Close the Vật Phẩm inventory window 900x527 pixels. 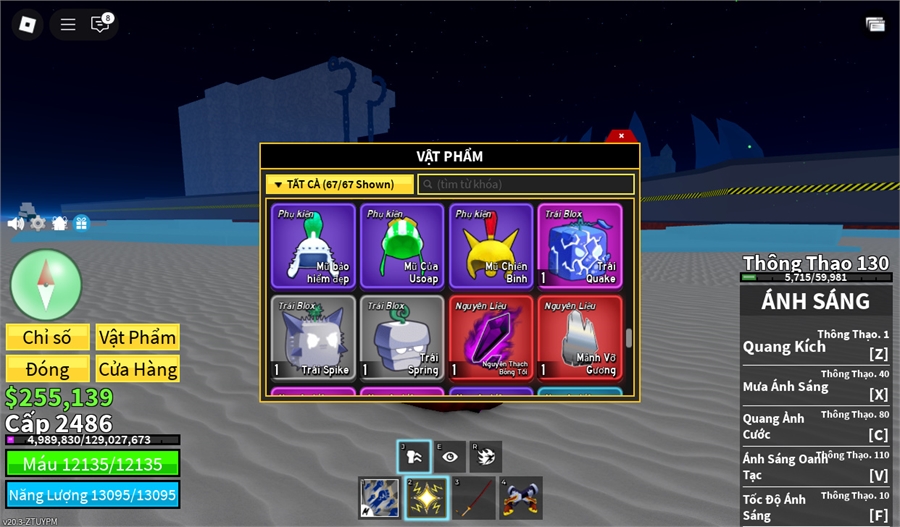point(621,136)
